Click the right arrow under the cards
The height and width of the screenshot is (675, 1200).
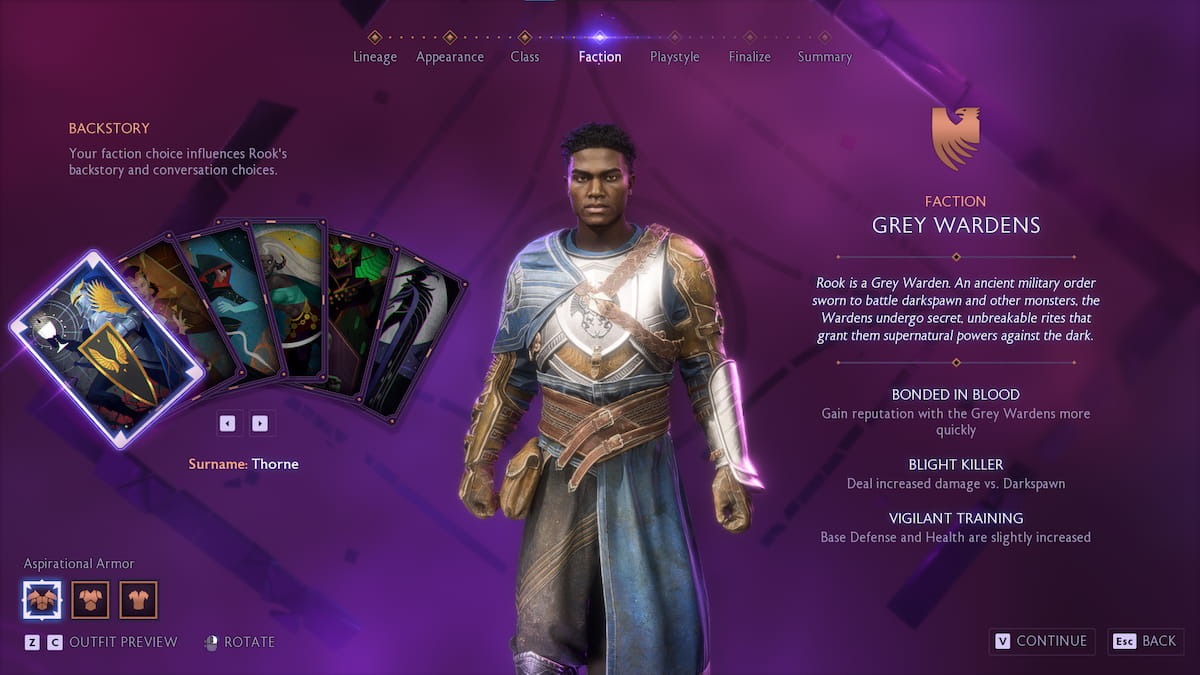click(x=260, y=423)
